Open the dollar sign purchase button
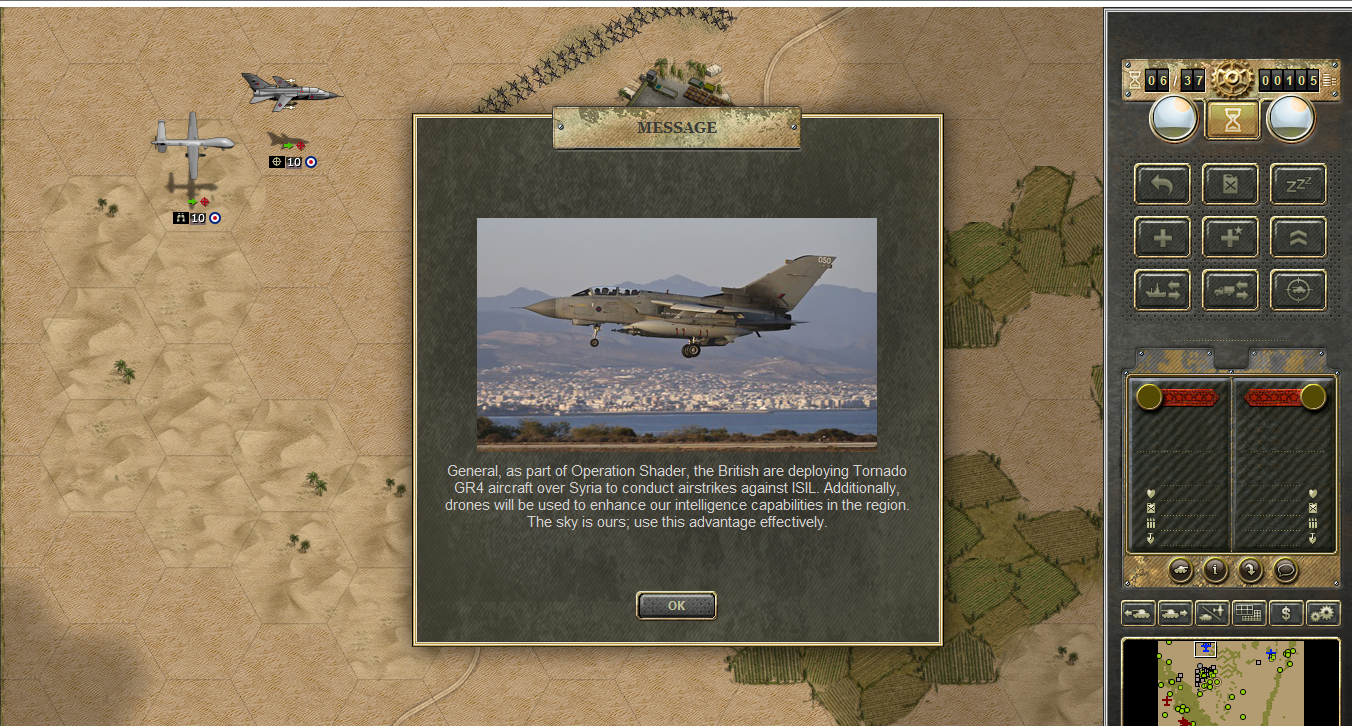This screenshot has height=726, width=1352. pyautogui.click(x=1286, y=613)
